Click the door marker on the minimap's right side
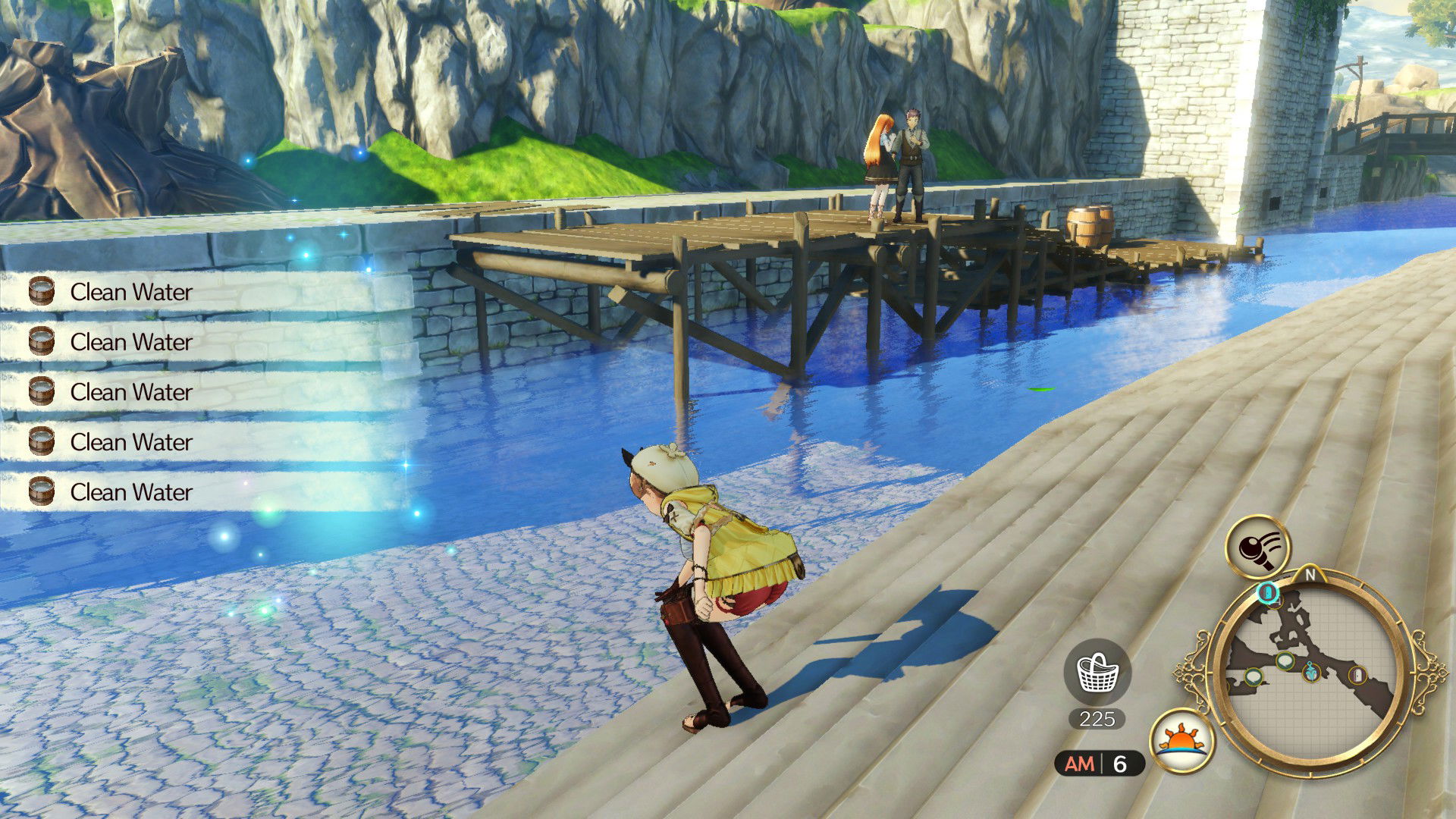This screenshot has width=1456, height=819. [x=1357, y=674]
